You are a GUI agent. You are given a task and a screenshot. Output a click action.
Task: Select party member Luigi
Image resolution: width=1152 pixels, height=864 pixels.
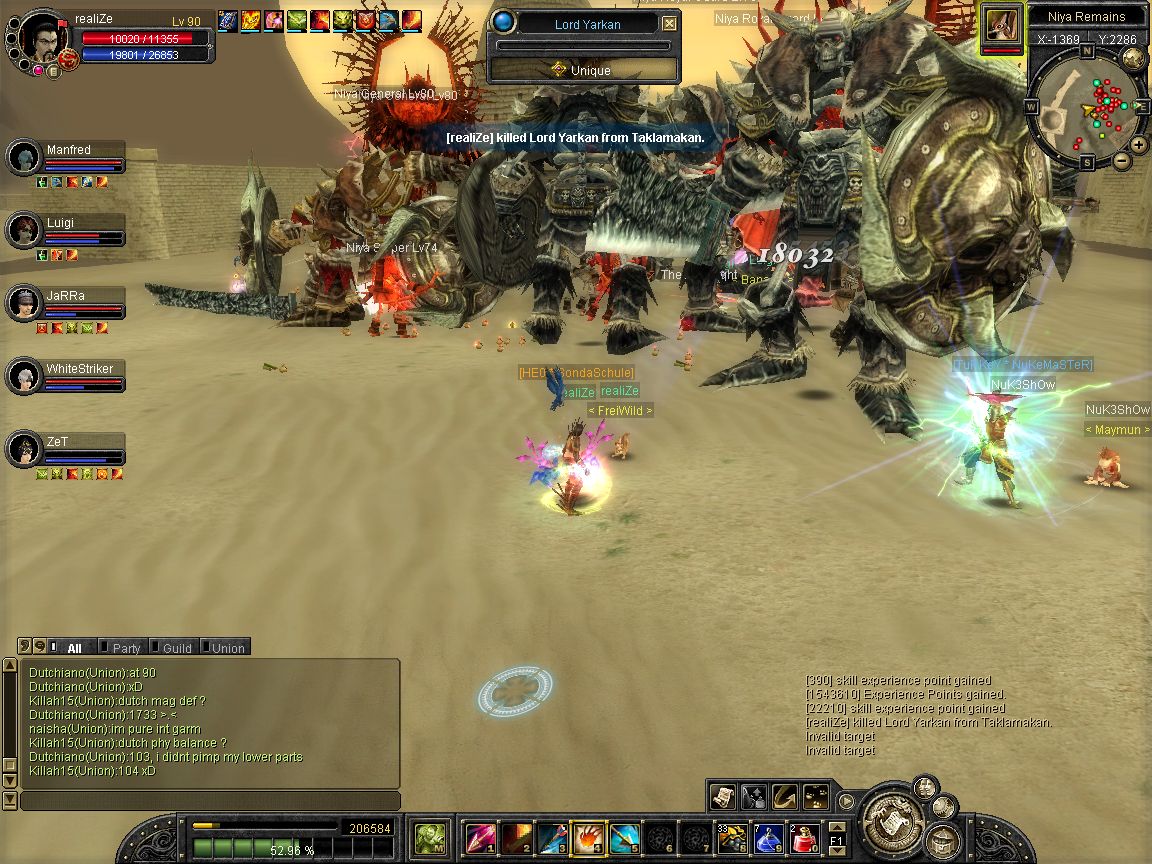click(60, 224)
